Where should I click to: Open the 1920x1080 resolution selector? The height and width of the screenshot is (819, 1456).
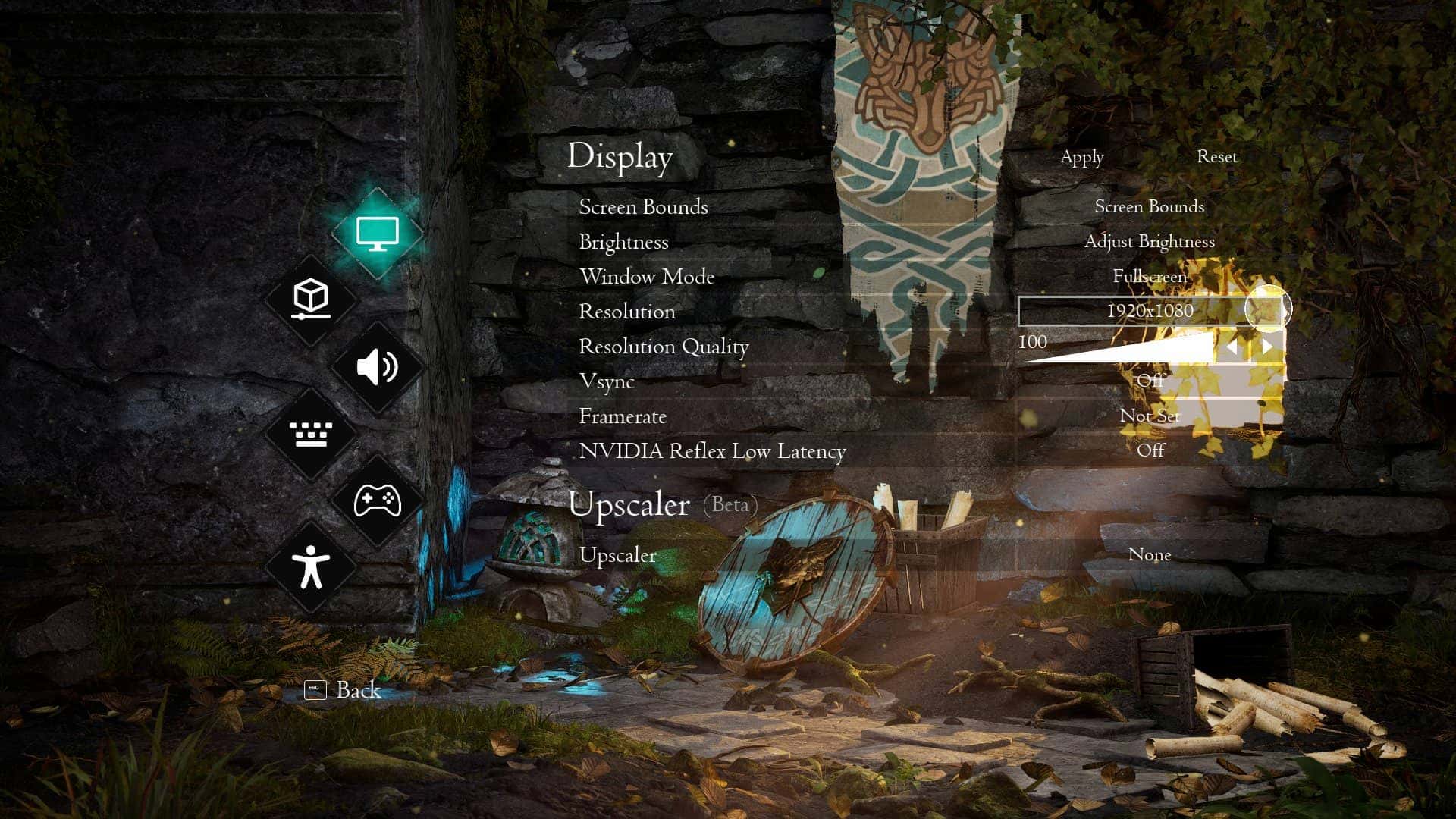[1149, 311]
